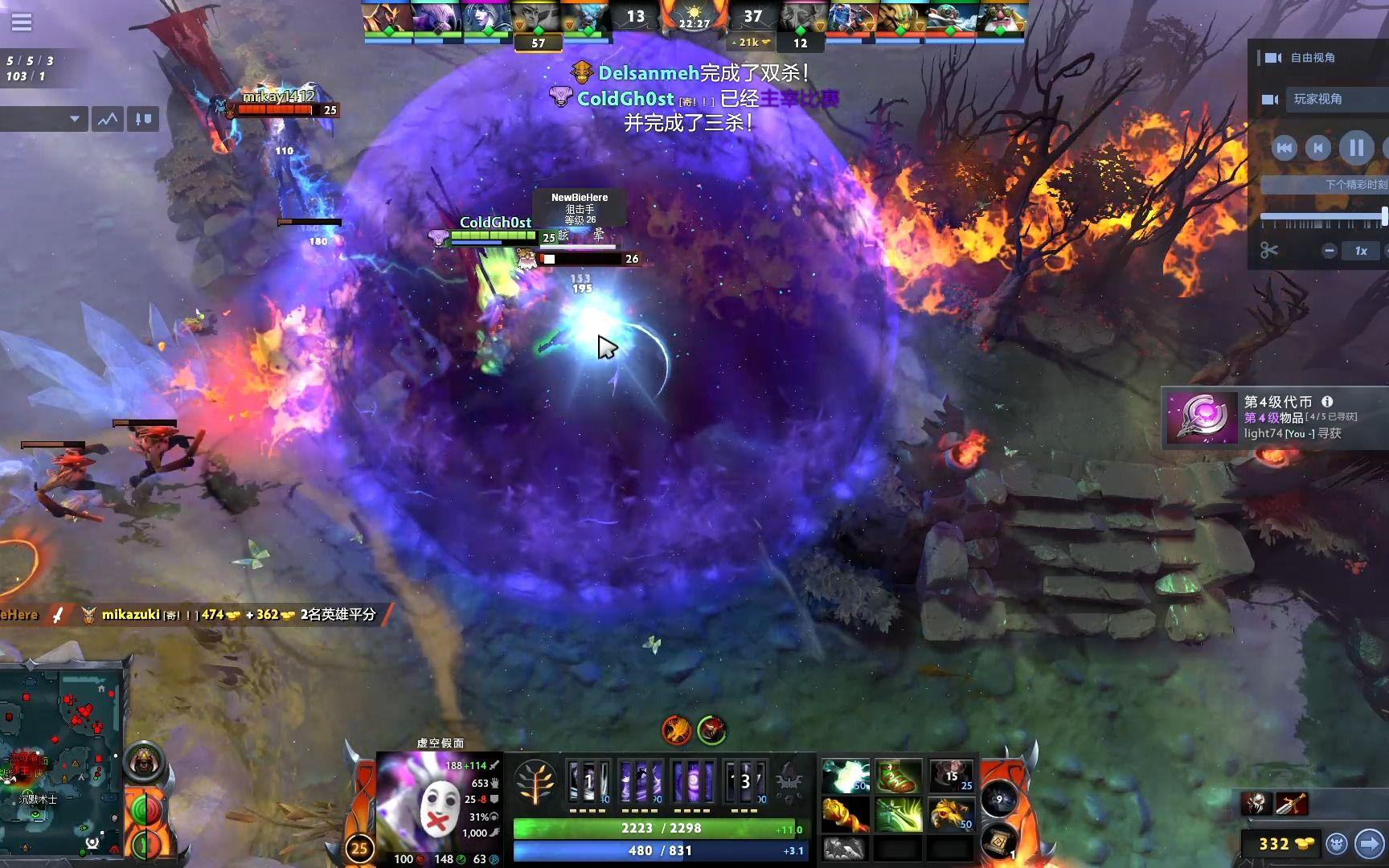Expand the spectator stats dropdown
This screenshot has width=1389, height=868.
point(45,120)
